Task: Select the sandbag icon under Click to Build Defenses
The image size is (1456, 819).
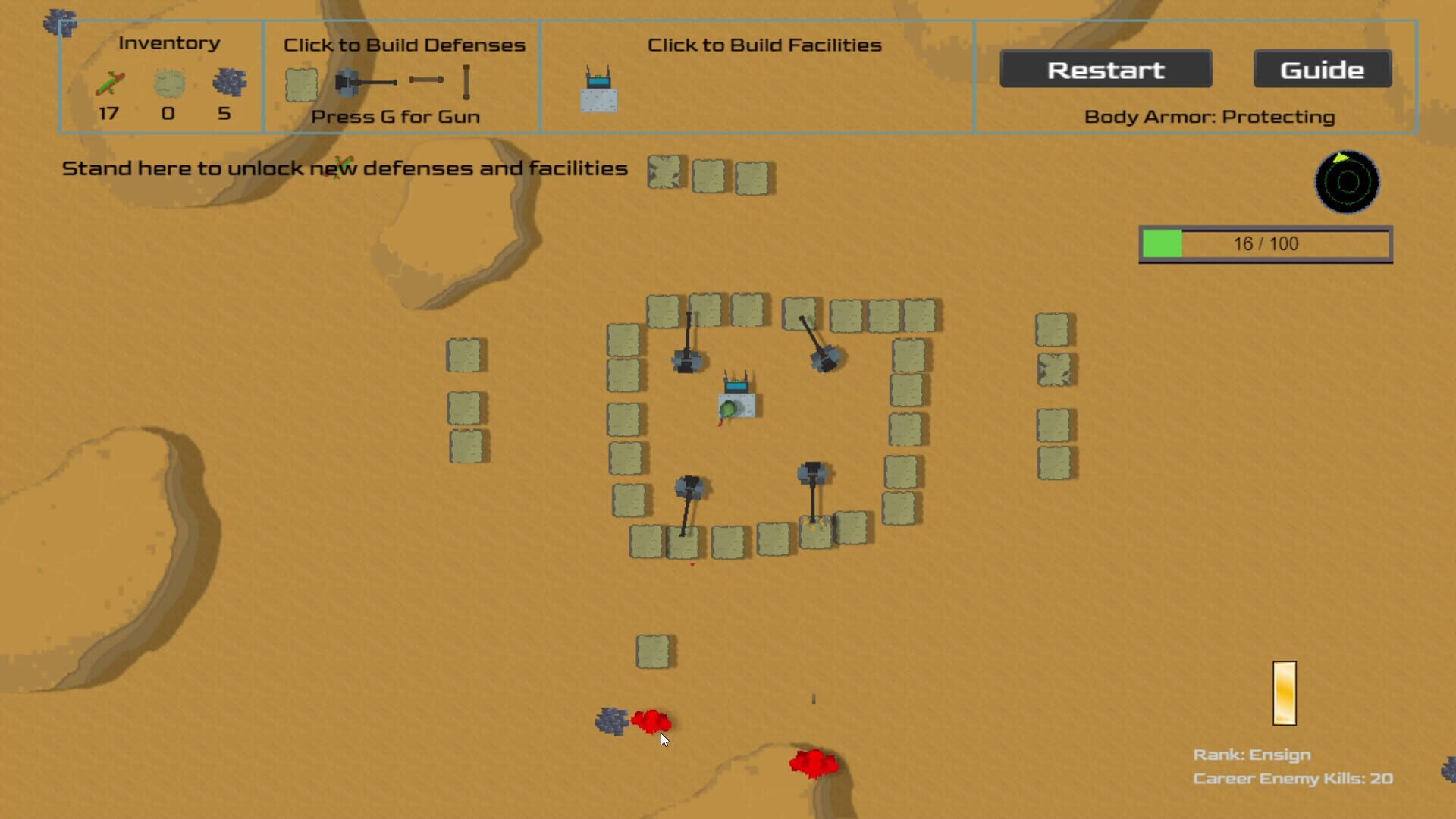Action: [x=302, y=85]
